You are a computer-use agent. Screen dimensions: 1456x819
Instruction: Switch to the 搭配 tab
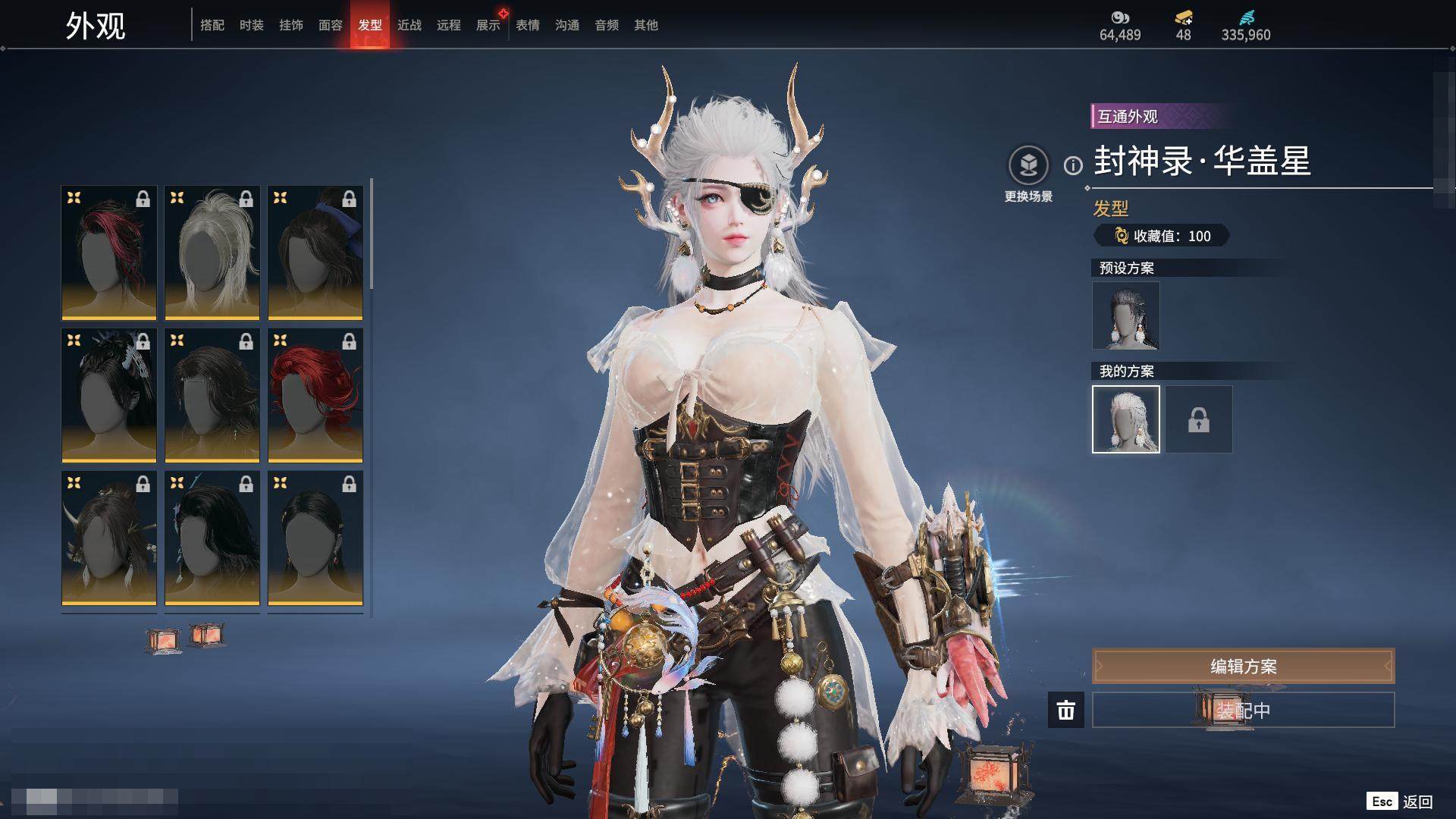tap(212, 25)
